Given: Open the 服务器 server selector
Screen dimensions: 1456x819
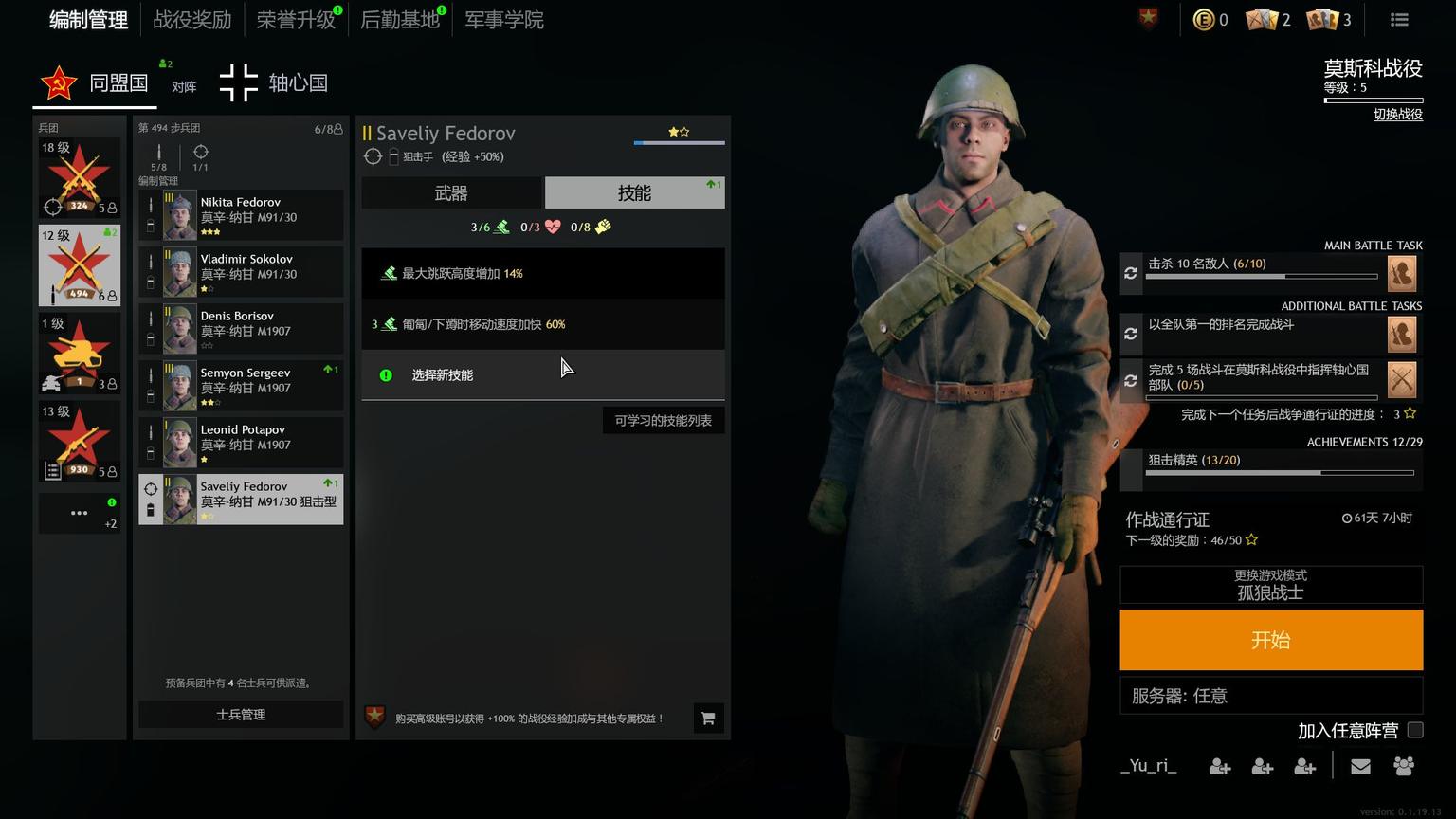Looking at the screenshot, I should click(x=1270, y=696).
